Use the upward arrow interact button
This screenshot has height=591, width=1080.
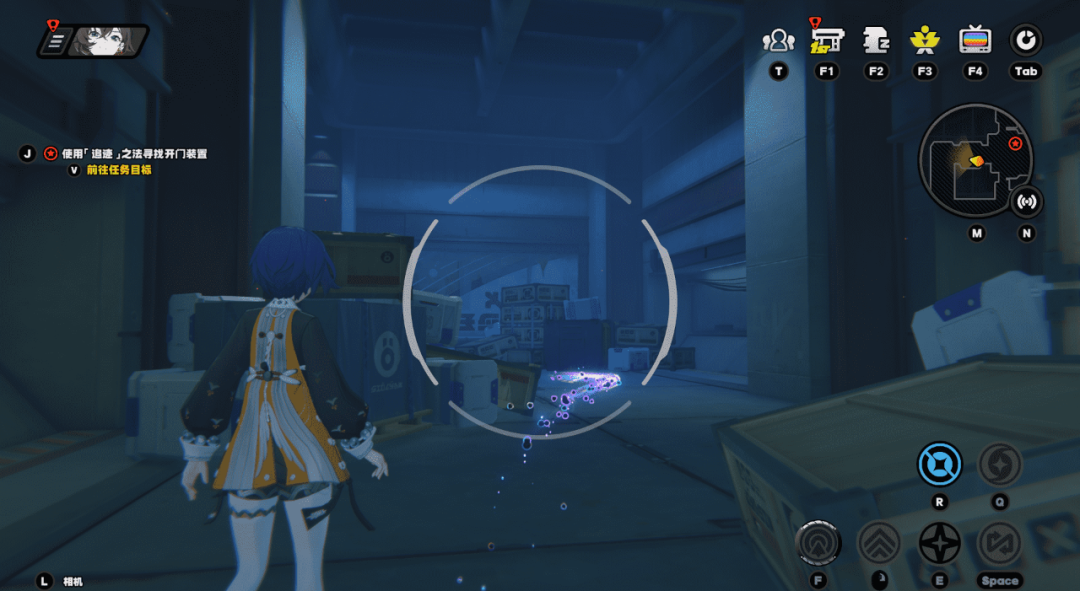tap(818, 543)
